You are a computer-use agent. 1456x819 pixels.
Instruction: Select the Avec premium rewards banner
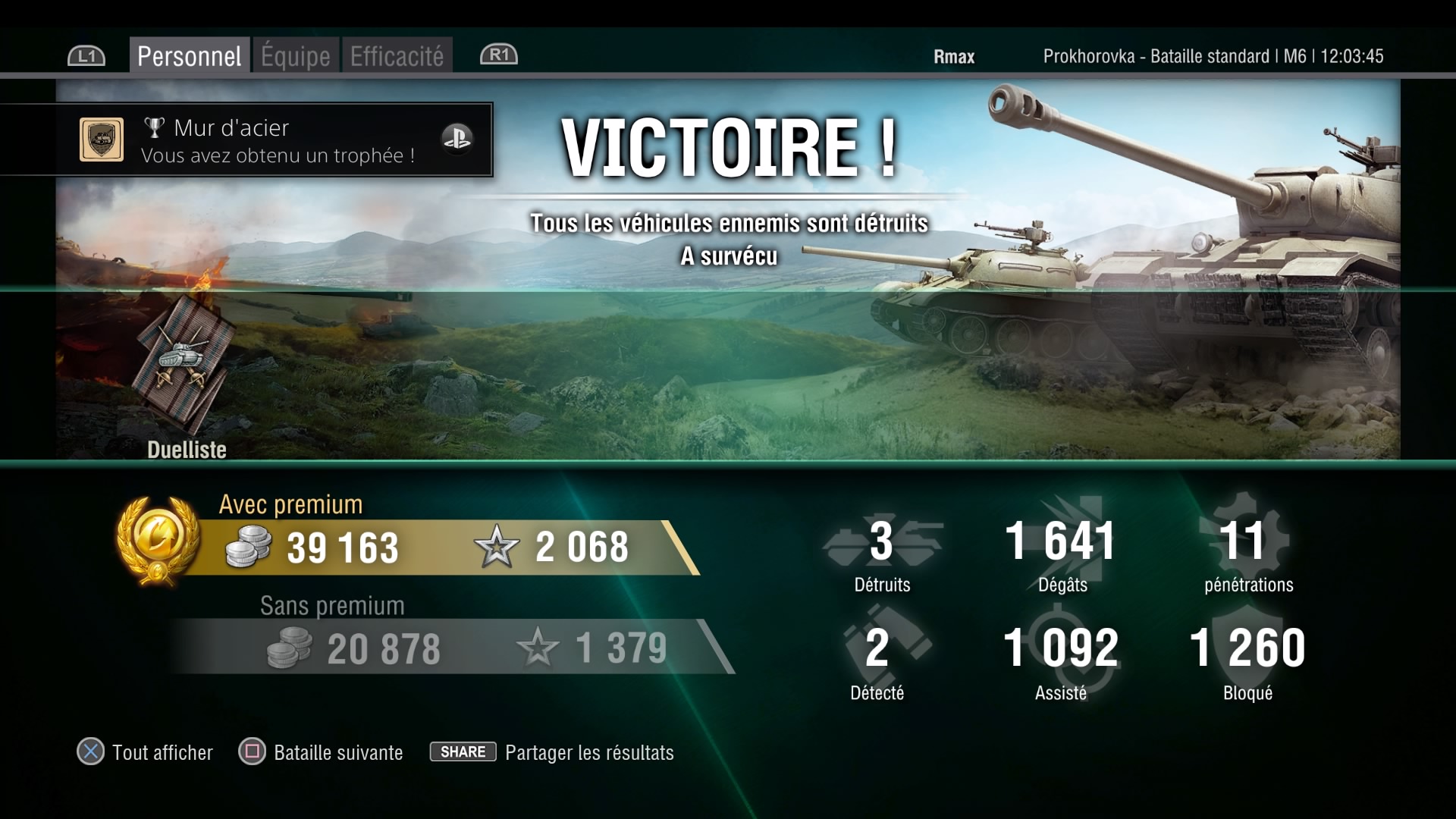[425, 547]
